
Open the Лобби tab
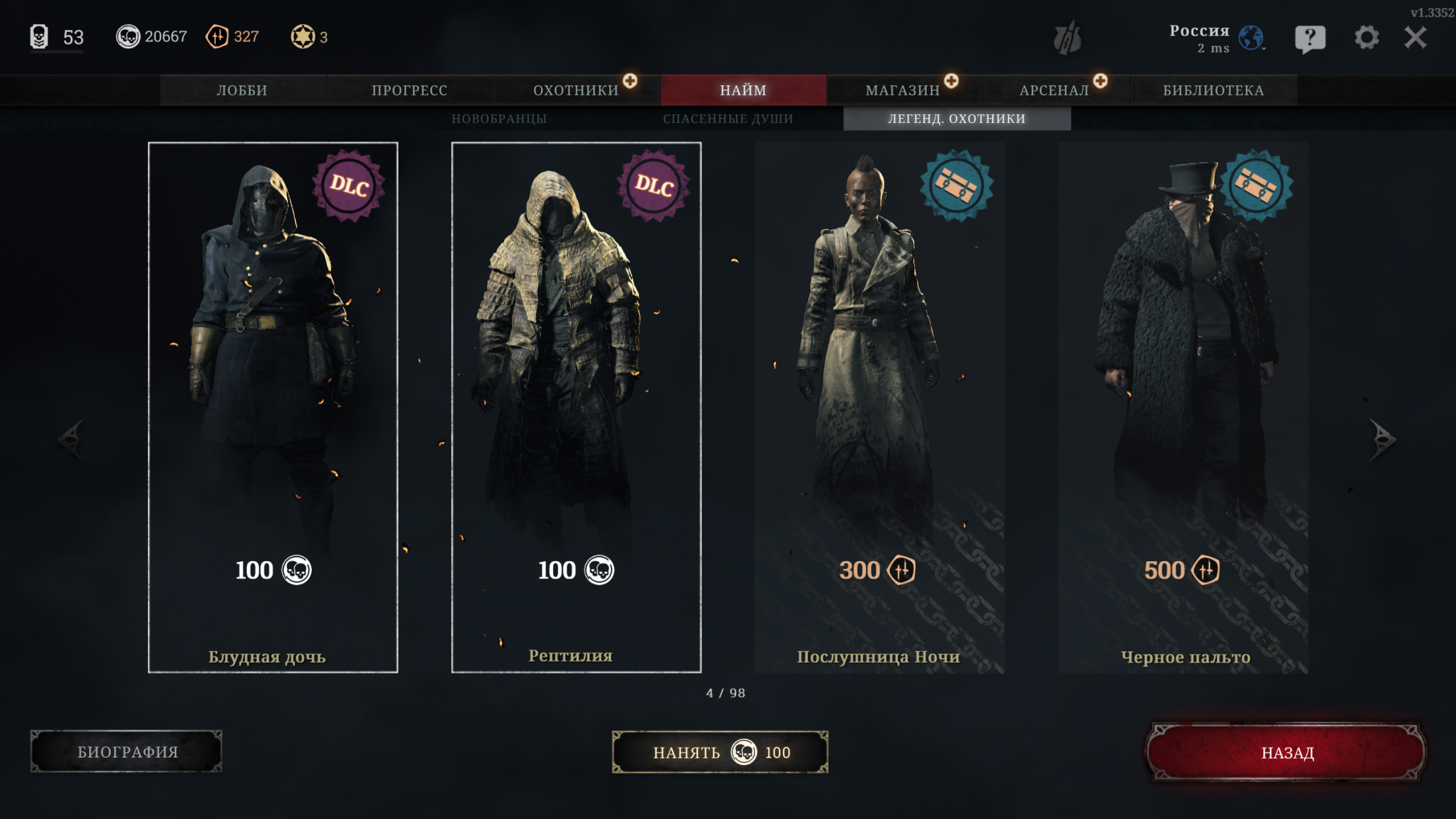point(242,91)
